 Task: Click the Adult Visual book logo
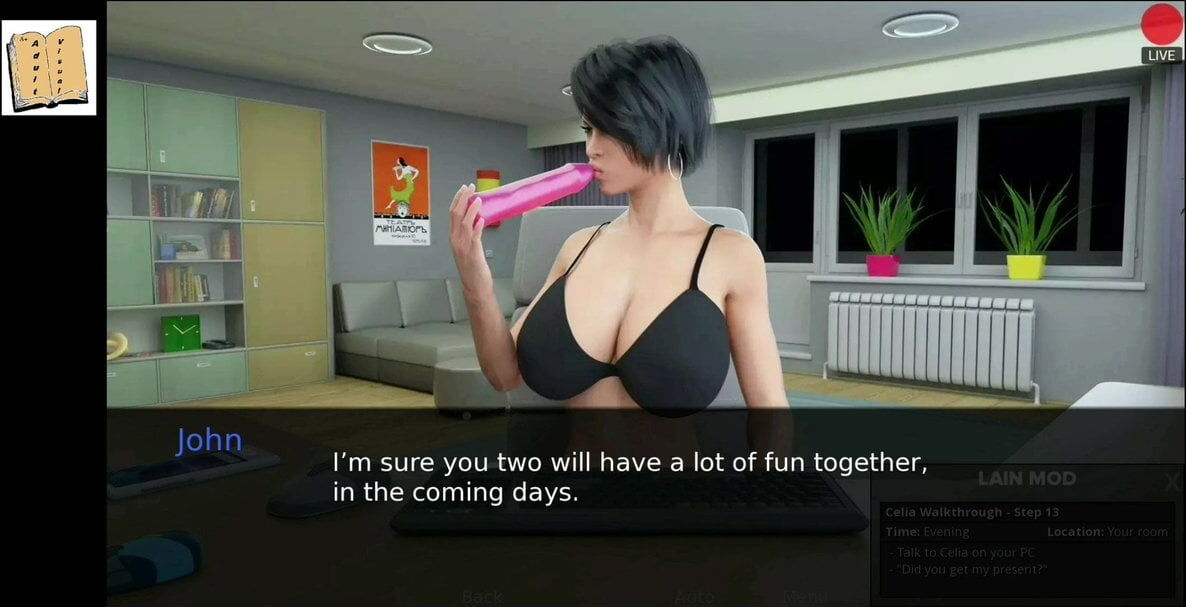coord(49,68)
